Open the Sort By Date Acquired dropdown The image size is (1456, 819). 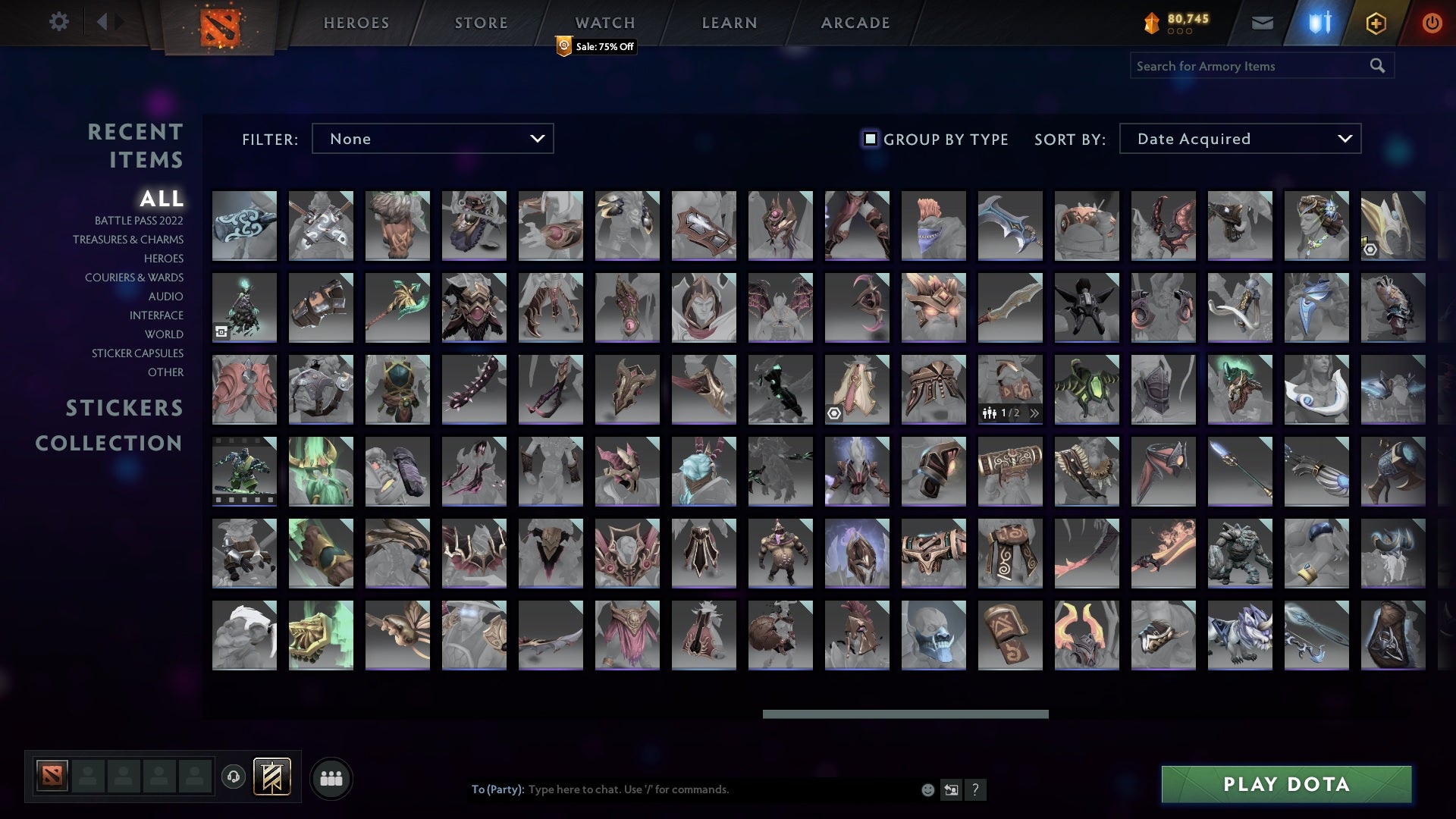1239,139
